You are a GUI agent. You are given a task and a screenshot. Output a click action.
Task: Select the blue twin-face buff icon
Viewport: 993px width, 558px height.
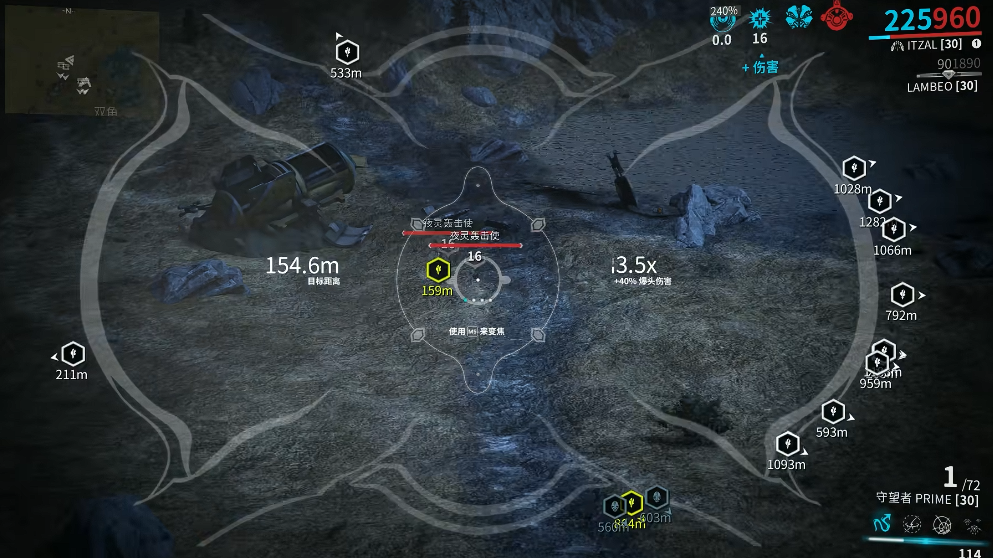click(x=797, y=17)
